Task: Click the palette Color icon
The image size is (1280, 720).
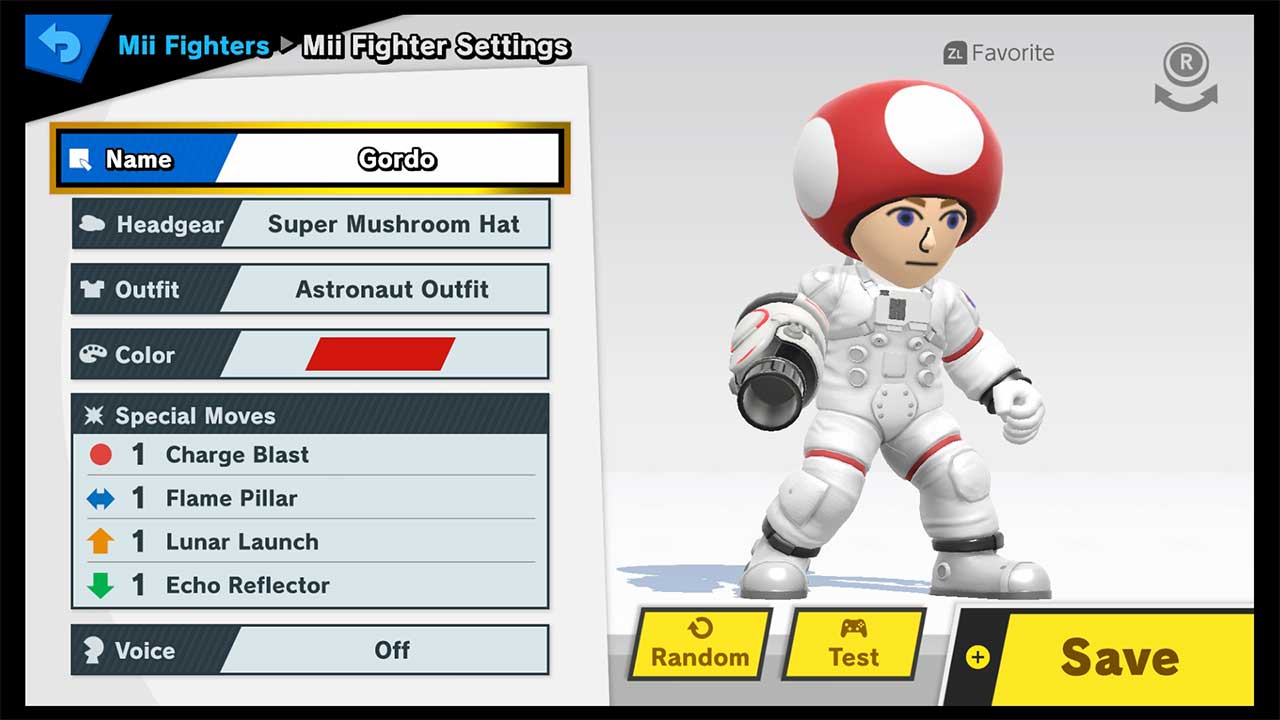Action: [x=95, y=355]
